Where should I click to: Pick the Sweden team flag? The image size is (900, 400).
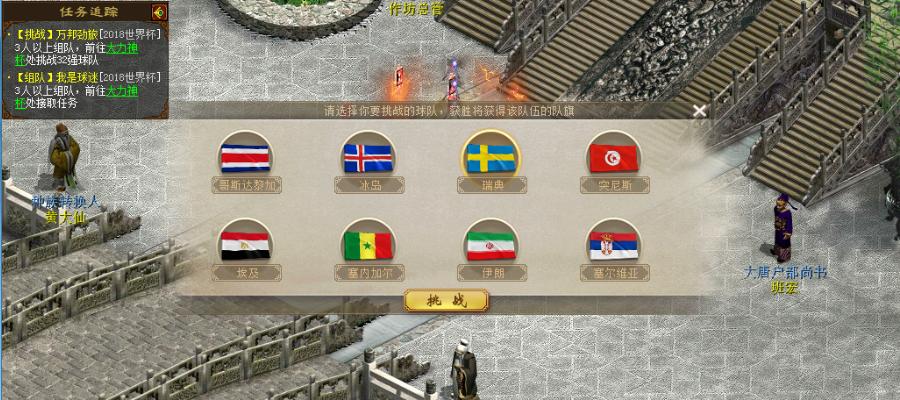pyautogui.click(x=491, y=157)
